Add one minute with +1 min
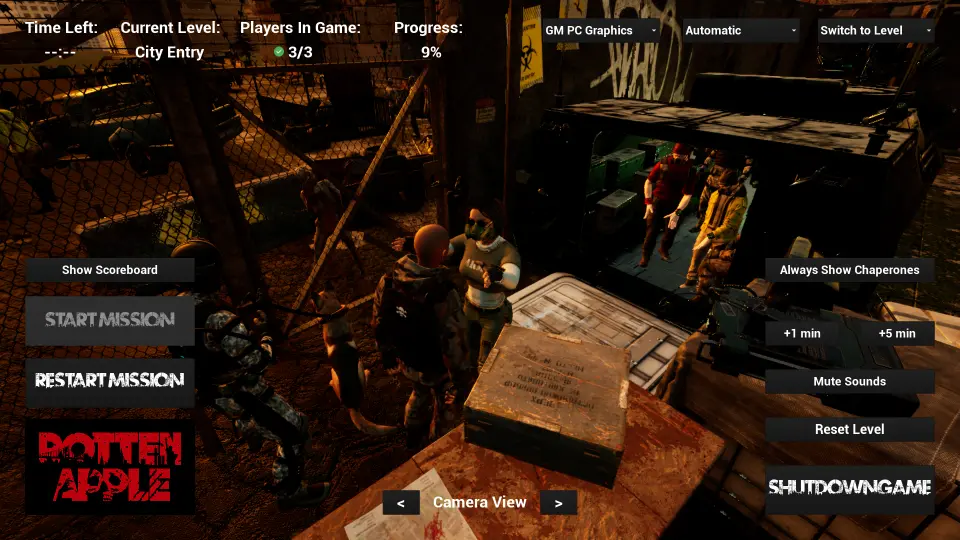960x540 pixels. [x=802, y=333]
